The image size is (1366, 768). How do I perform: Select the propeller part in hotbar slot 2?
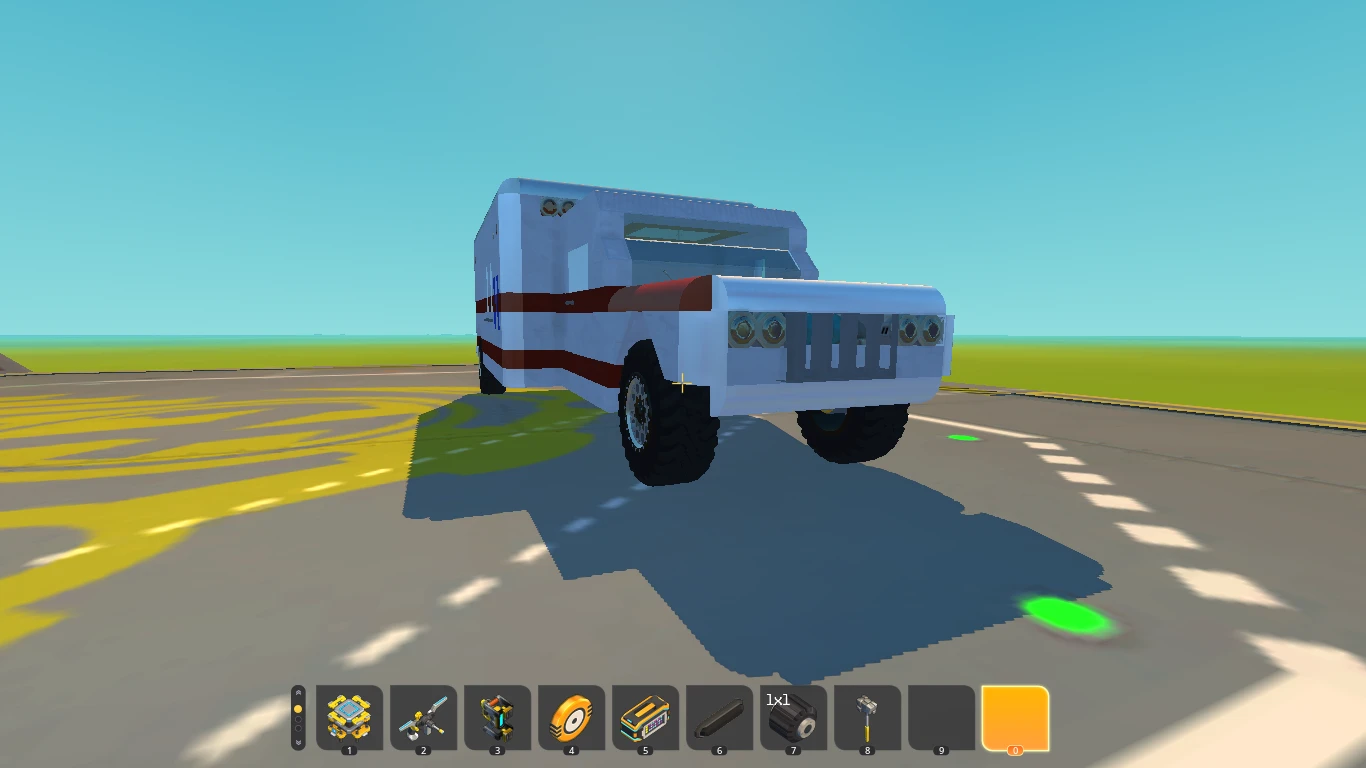point(421,718)
